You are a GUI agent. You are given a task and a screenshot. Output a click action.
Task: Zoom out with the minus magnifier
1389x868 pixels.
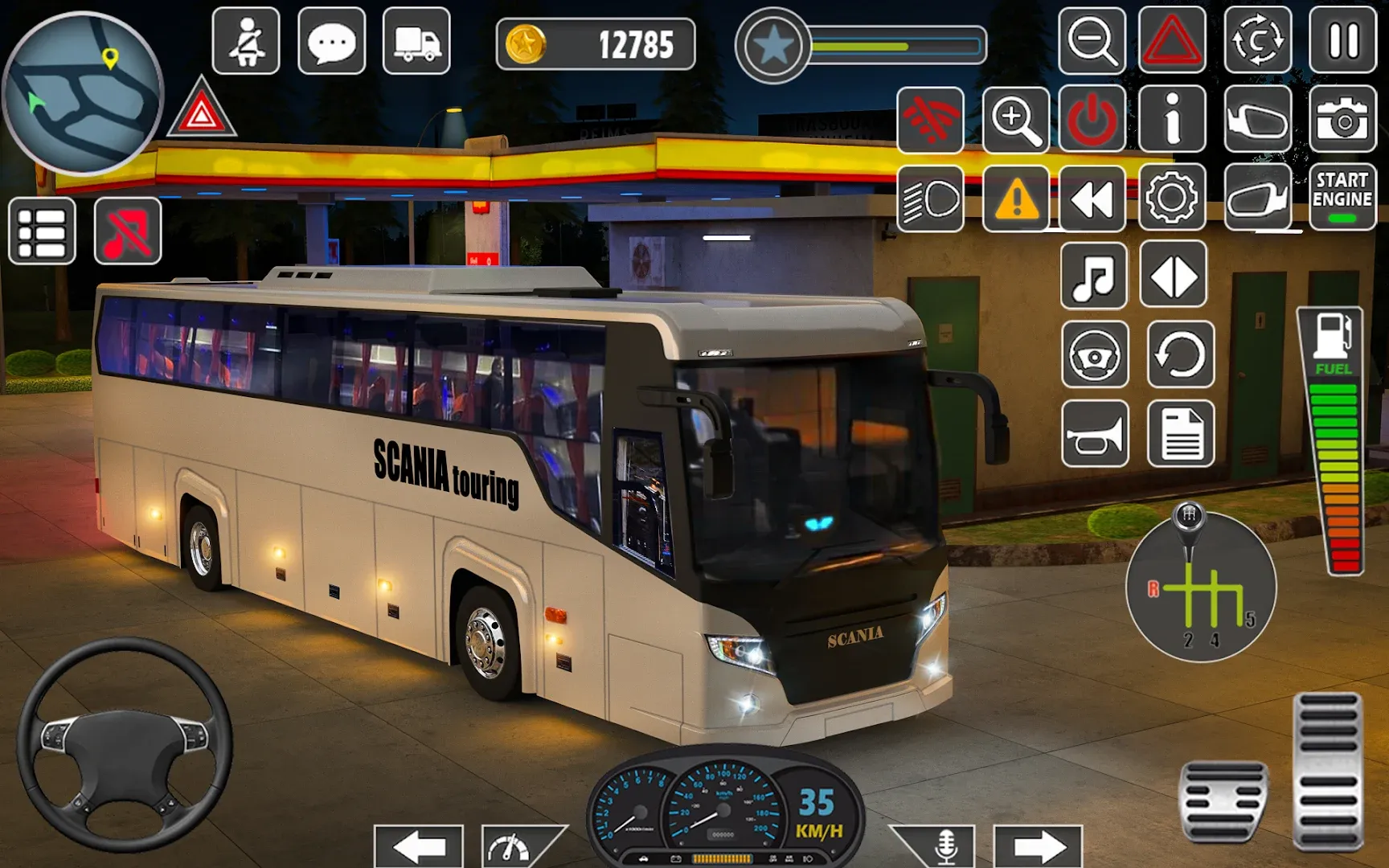(x=1092, y=40)
